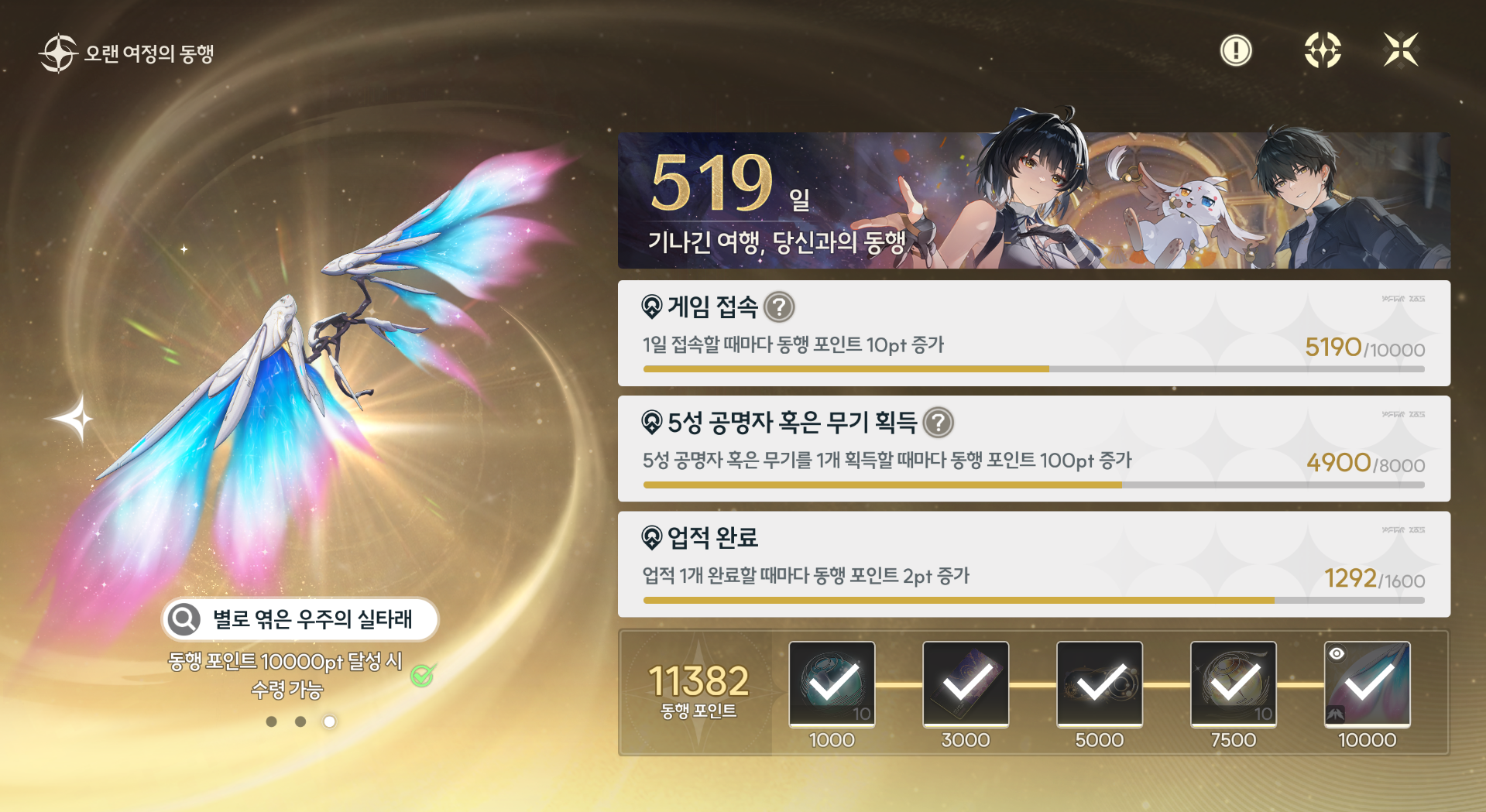Click the sparkling star icon beside the close button
The height and width of the screenshot is (812, 1486).
tap(1324, 50)
